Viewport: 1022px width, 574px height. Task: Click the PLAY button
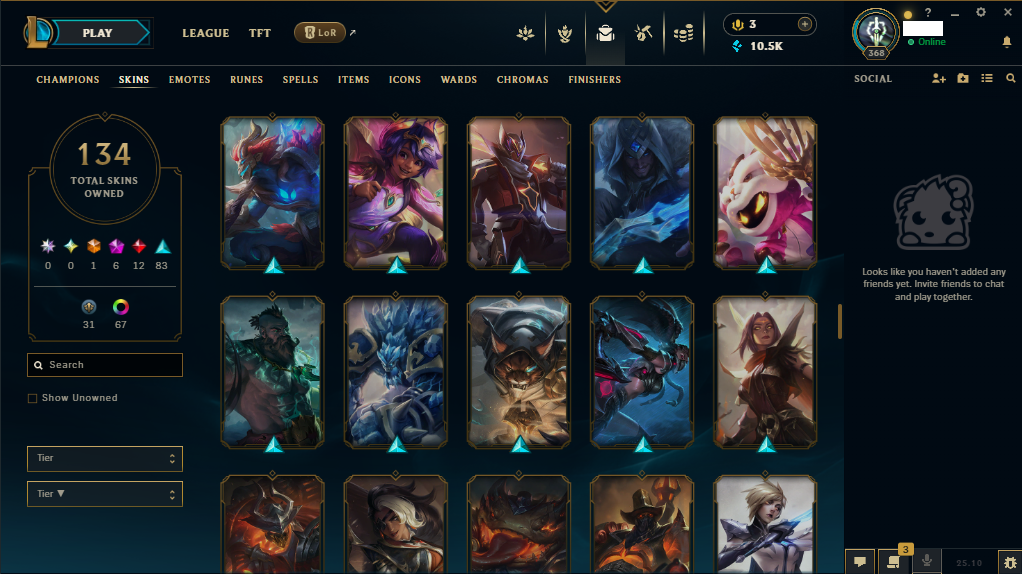(97, 33)
